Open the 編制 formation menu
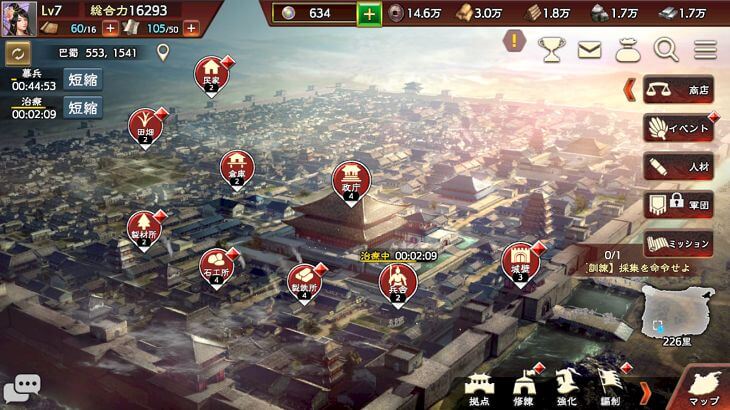Viewport: 730px width, 410px height. (609, 386)
